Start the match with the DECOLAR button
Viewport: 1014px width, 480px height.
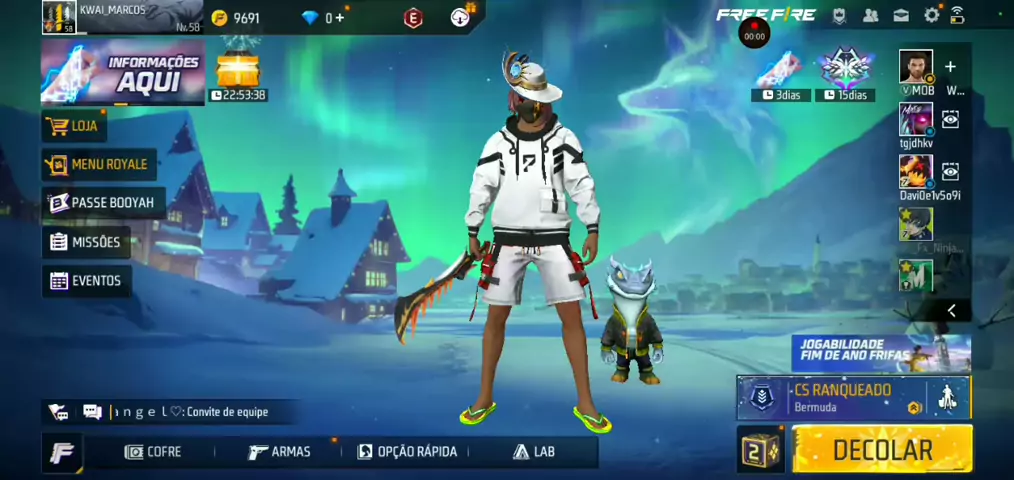click(x=882, y=449)
